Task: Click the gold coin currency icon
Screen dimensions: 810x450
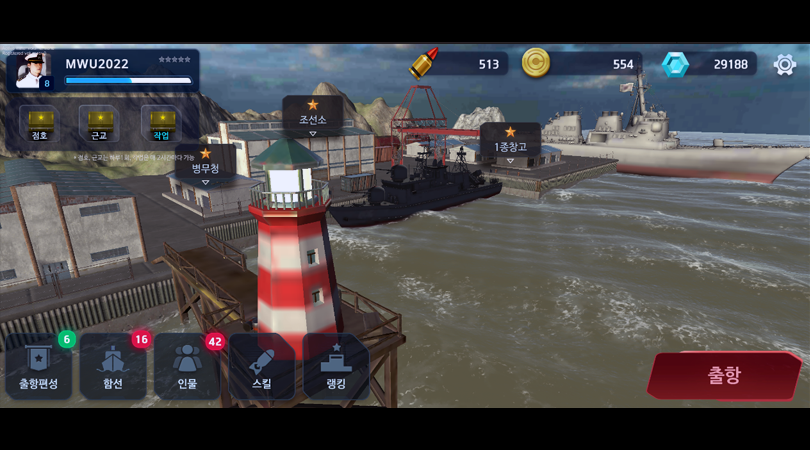Action: coord(536,63)
